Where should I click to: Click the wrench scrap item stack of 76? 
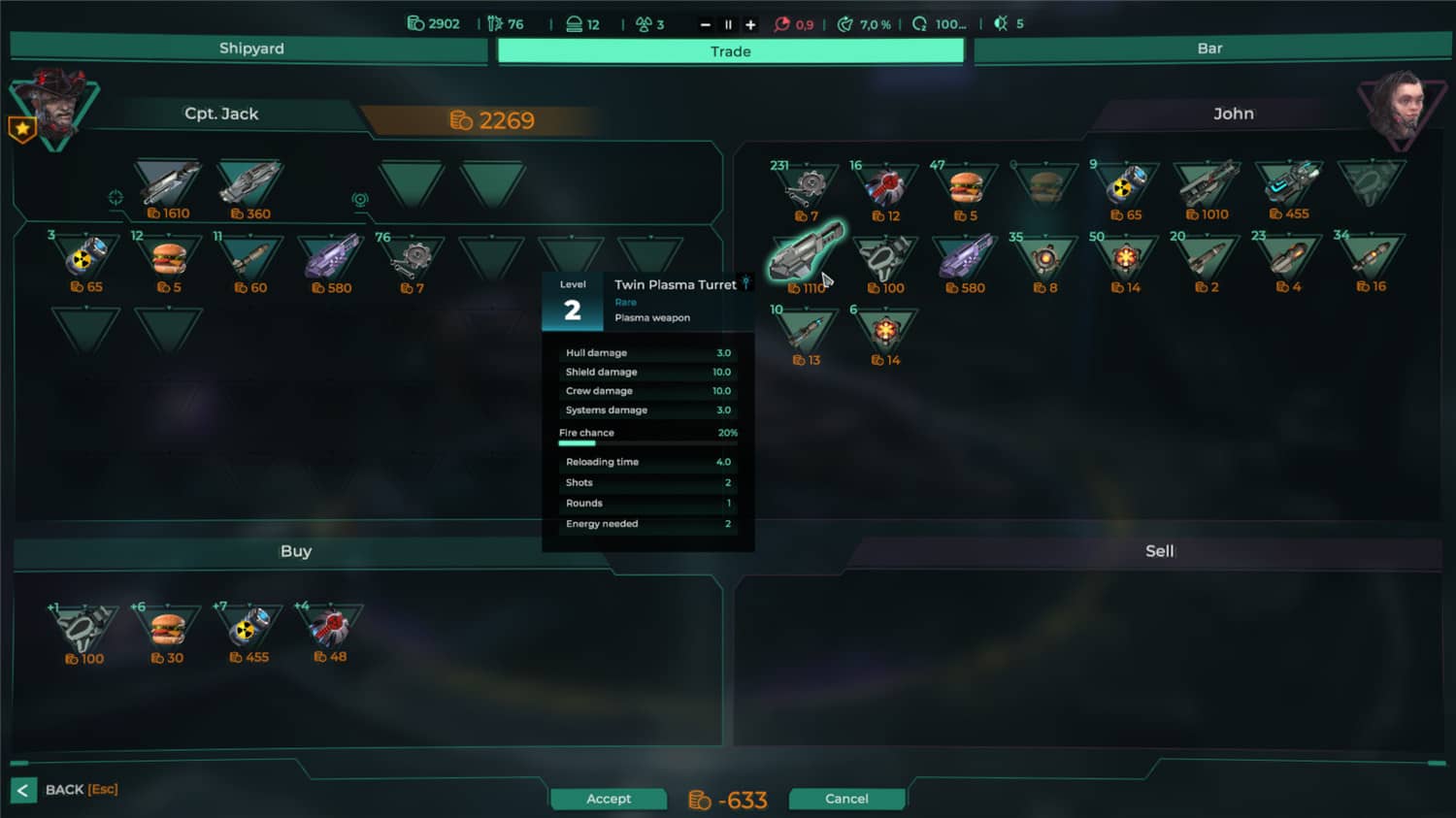pos(411,257)
